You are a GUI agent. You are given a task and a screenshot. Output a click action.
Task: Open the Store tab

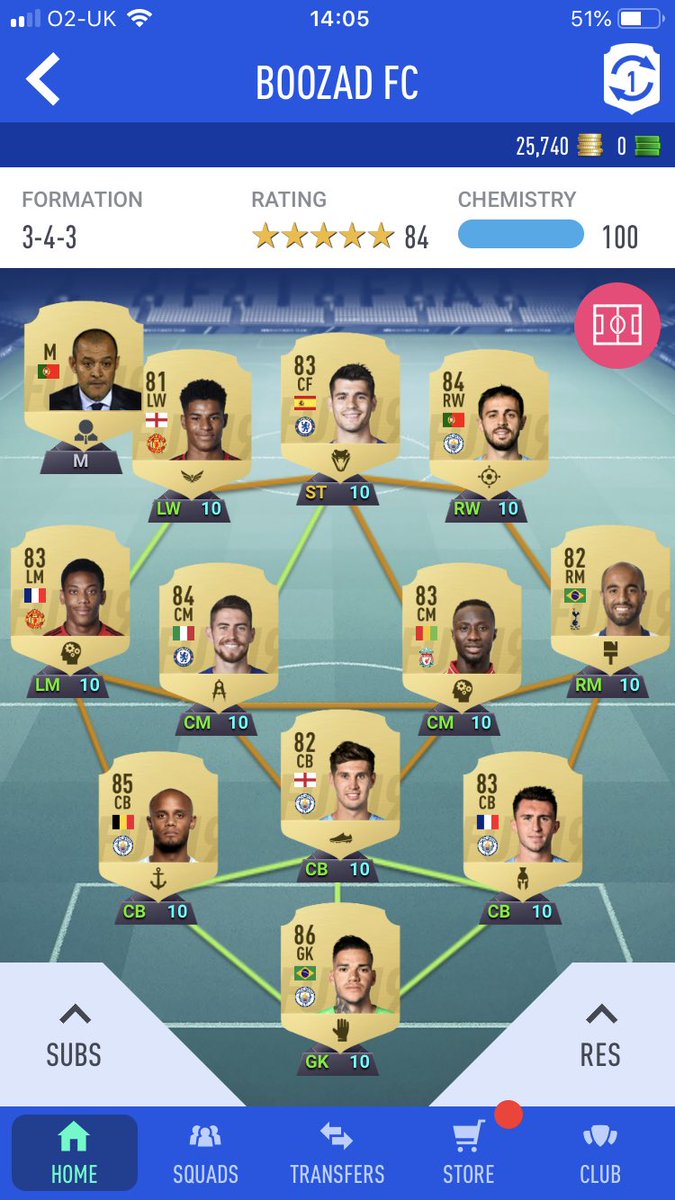tap(468, 1153)
